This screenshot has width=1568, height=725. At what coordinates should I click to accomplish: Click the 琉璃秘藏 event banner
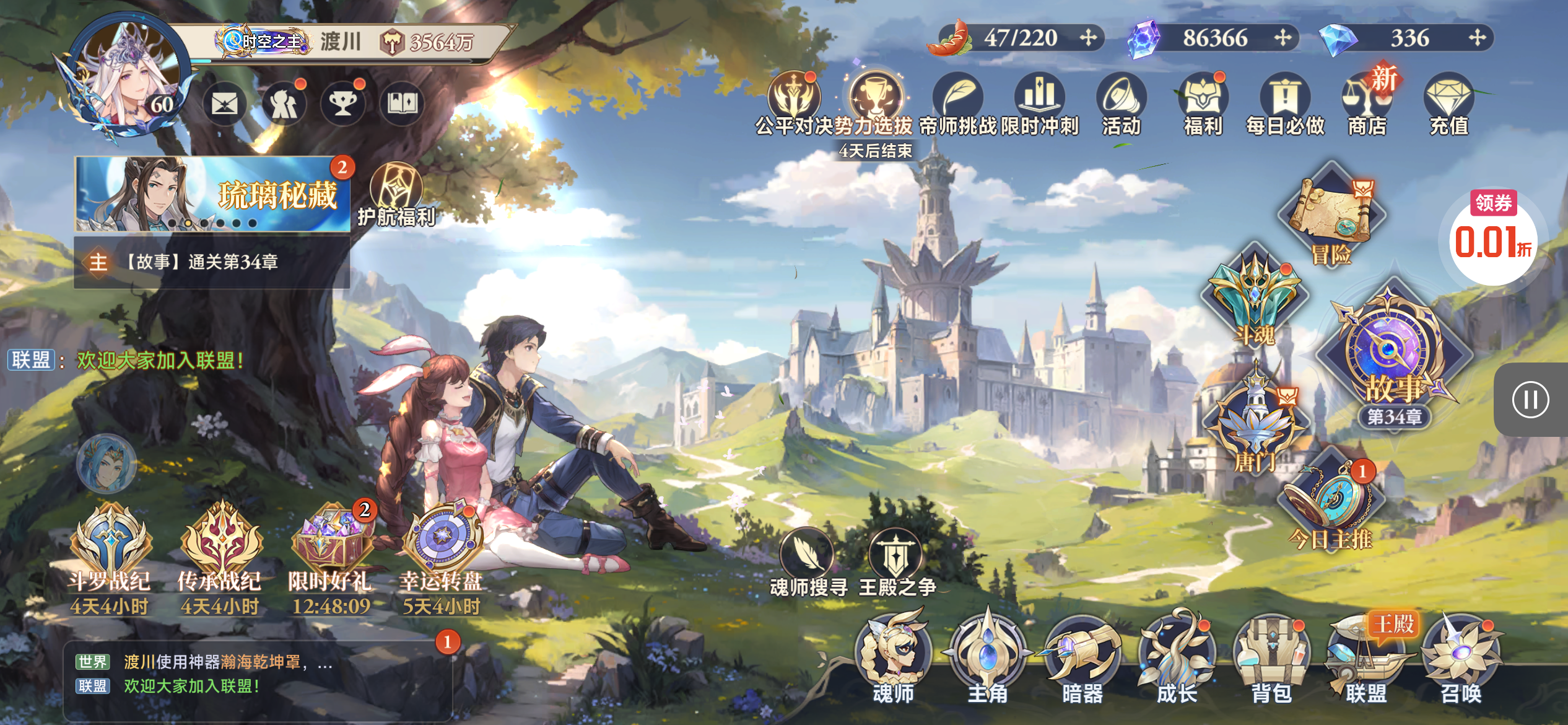pos(212,194)
